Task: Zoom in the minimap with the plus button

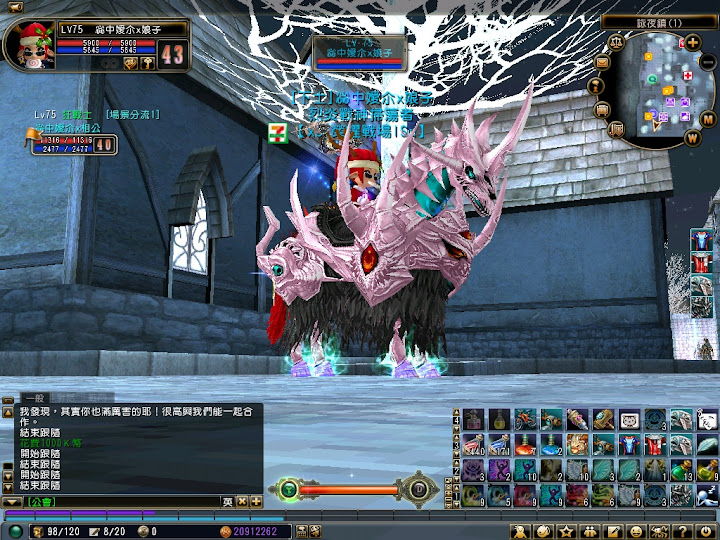Action: [693, 42]
